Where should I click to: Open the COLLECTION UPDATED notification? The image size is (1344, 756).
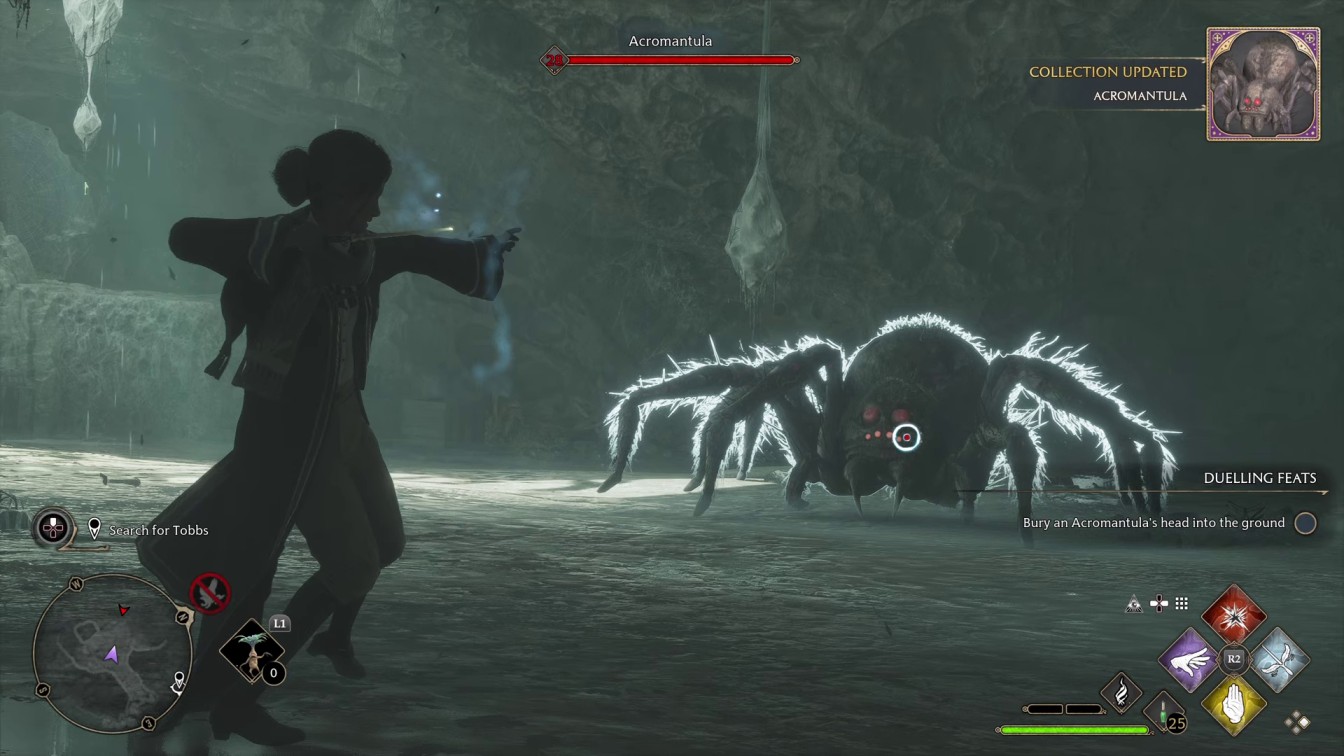tap(1107, 72)
